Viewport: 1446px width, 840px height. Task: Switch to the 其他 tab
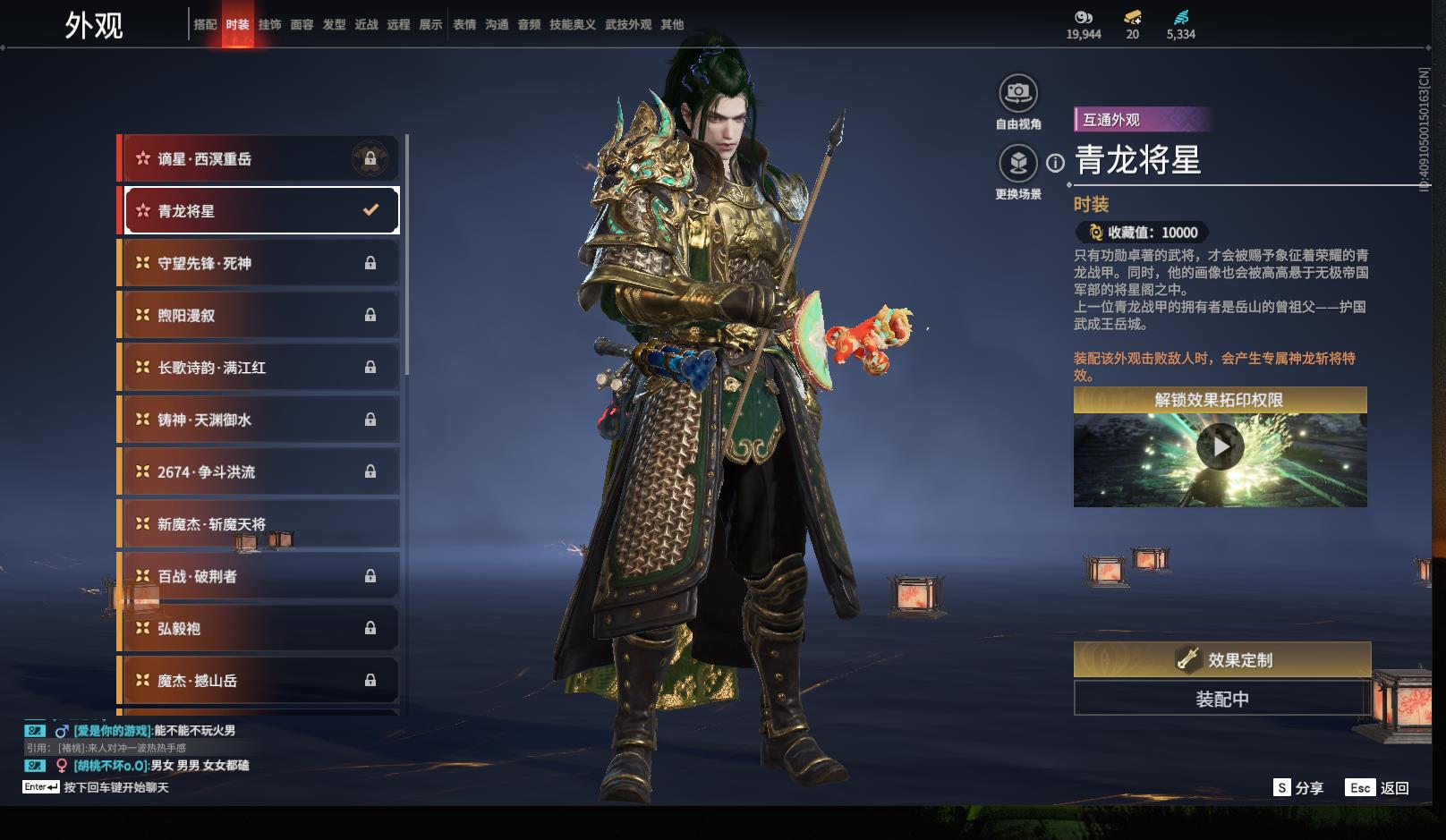[x=671, y=25]
